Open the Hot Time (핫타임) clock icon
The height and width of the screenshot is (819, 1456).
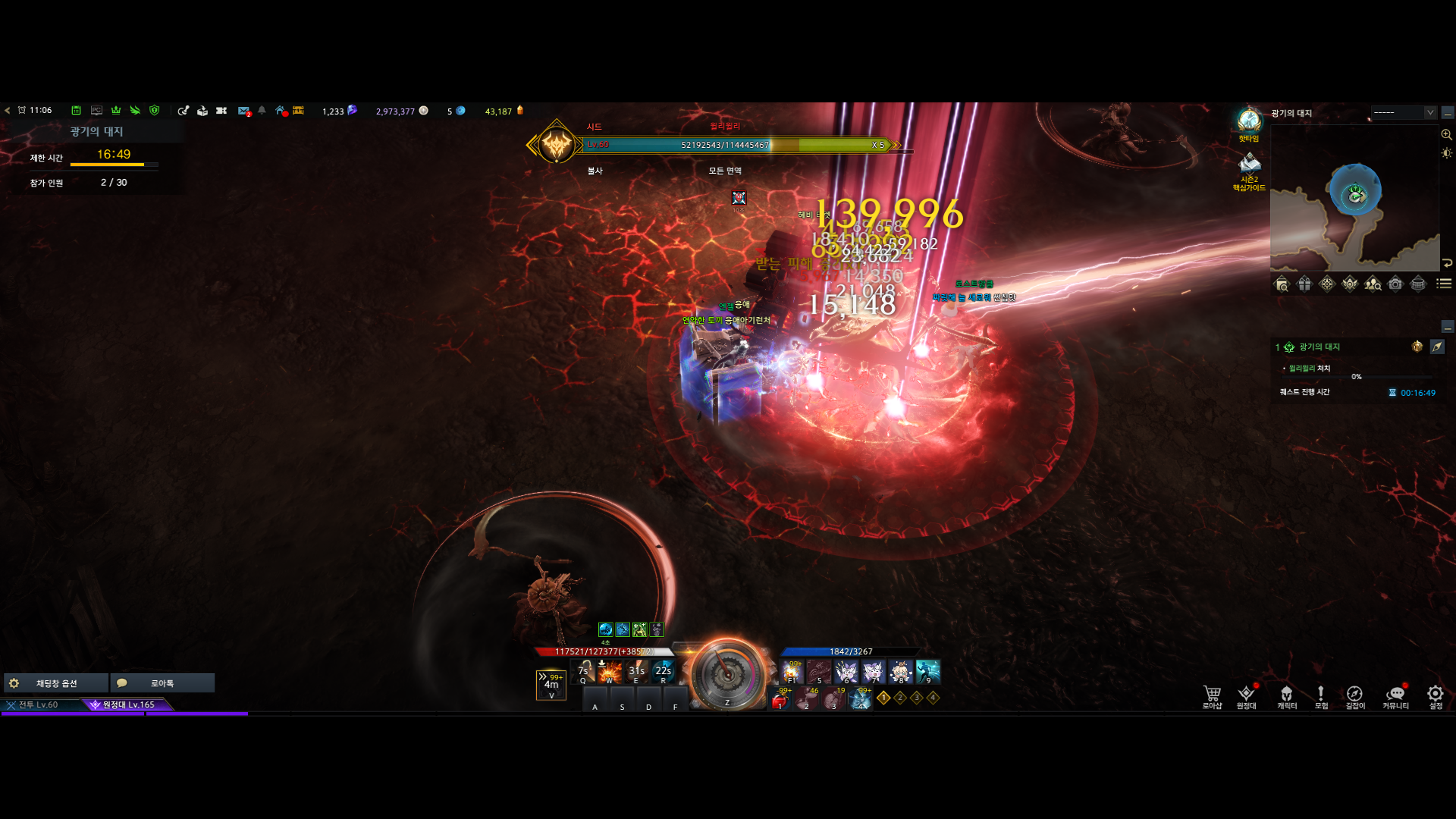(1249, 121)
